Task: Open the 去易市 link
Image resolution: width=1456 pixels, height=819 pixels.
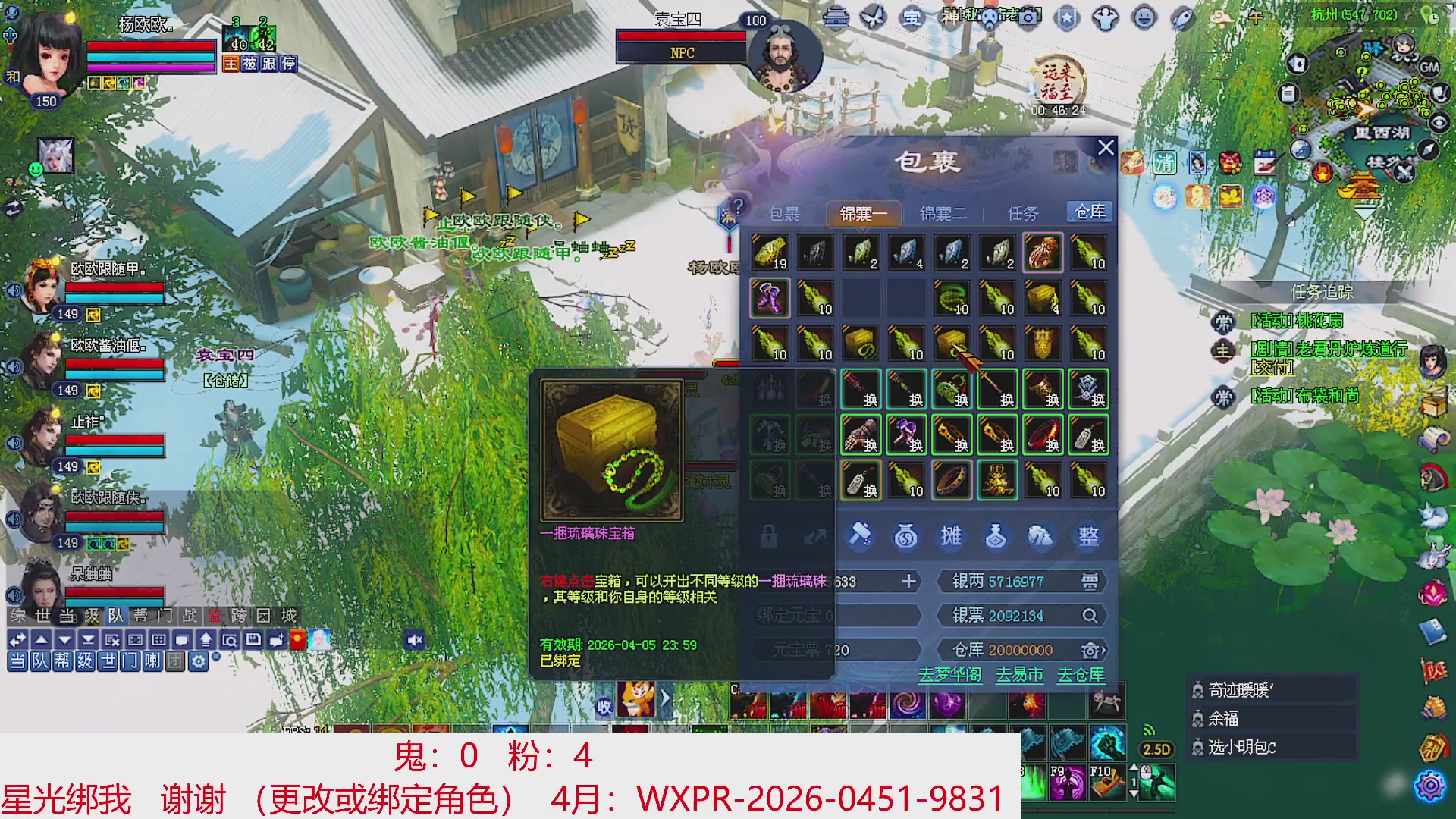Action: click(1019, 675)
